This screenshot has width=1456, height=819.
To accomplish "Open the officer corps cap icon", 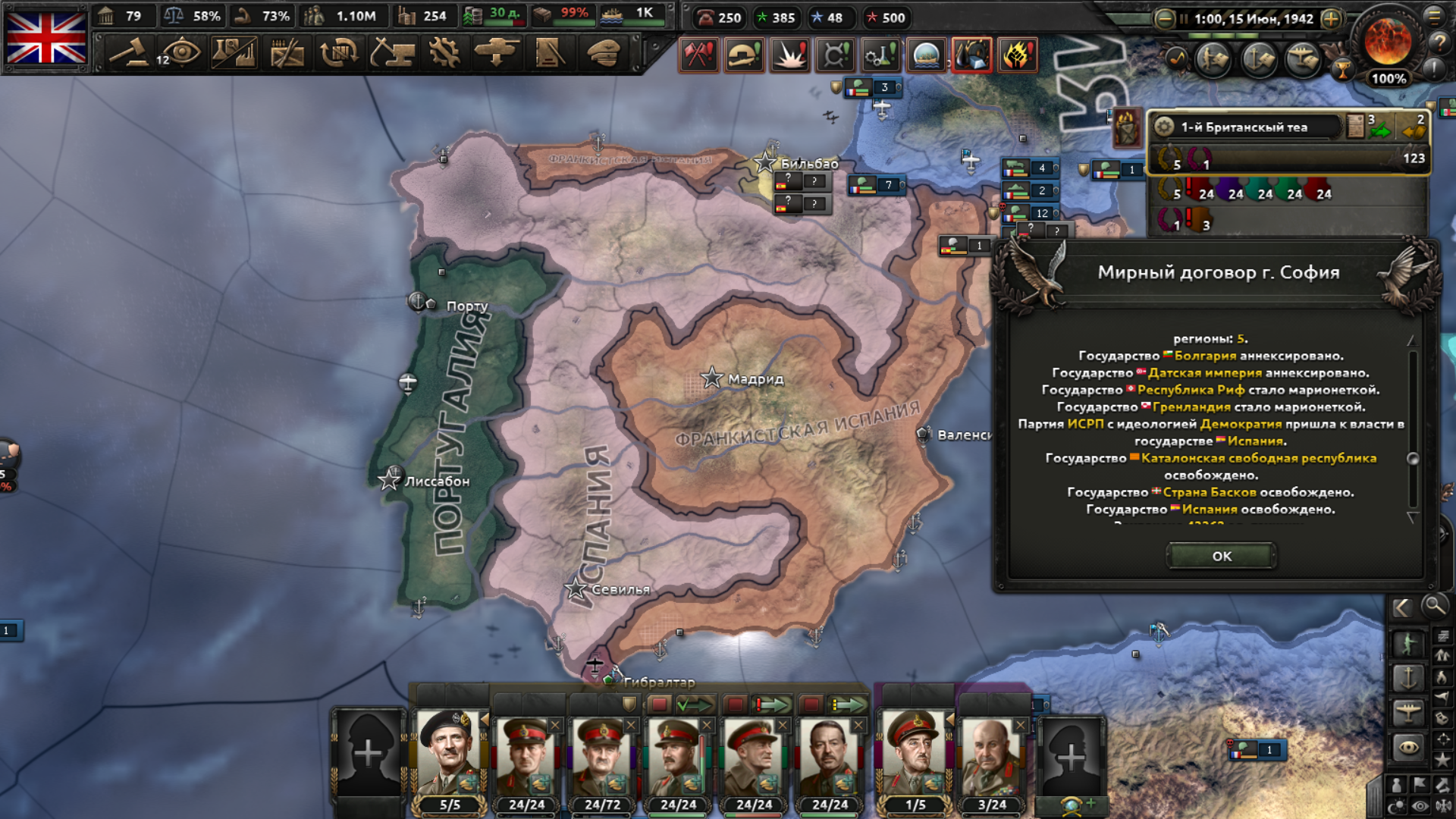I will point(604,53).
